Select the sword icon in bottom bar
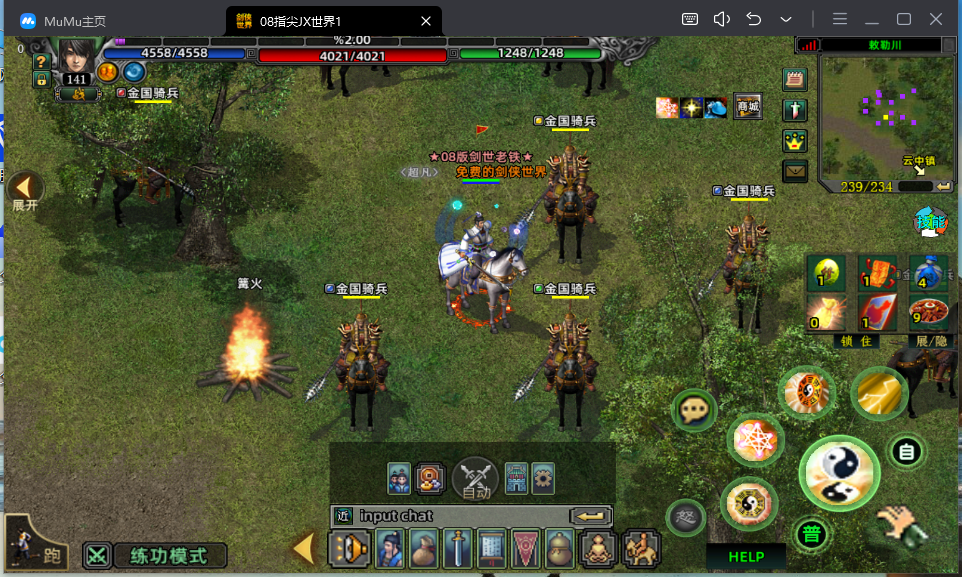 pyautogui.click(x=457, y=549)
